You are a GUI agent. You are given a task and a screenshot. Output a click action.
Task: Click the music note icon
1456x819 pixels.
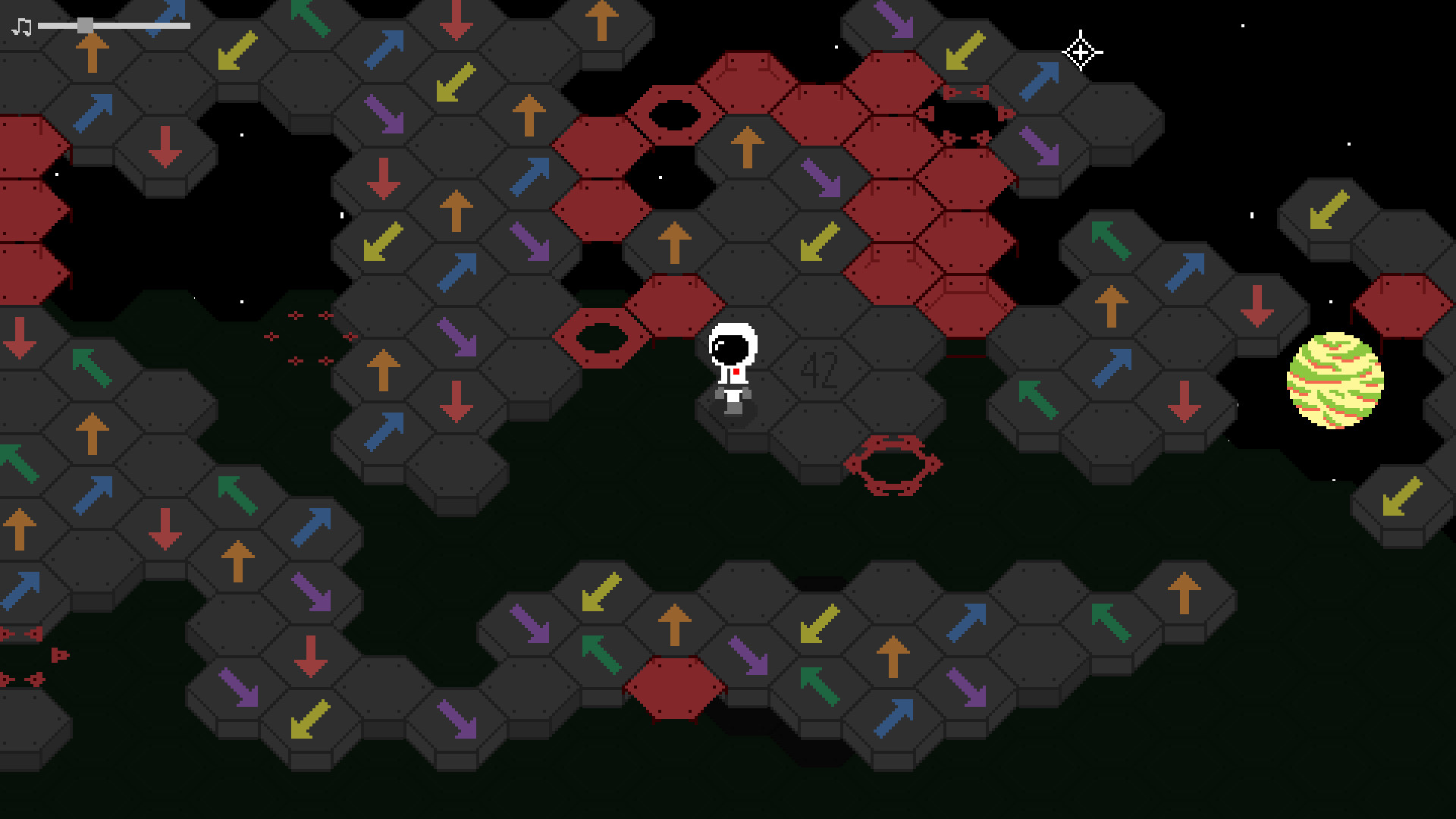click(20, 27)
